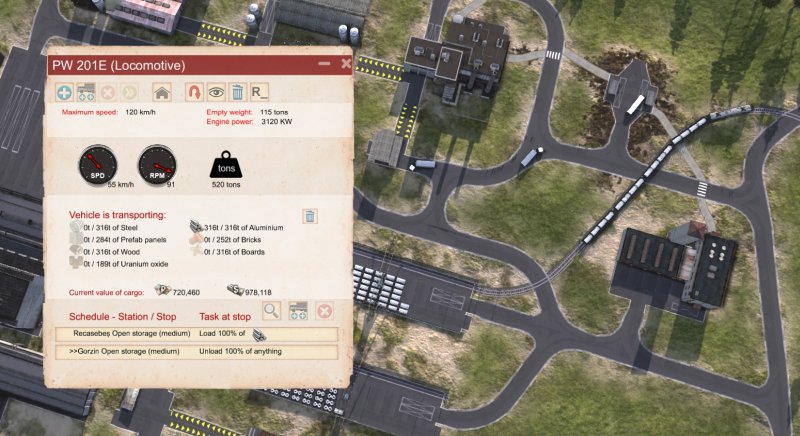Click the eye icon

[216, 92]
